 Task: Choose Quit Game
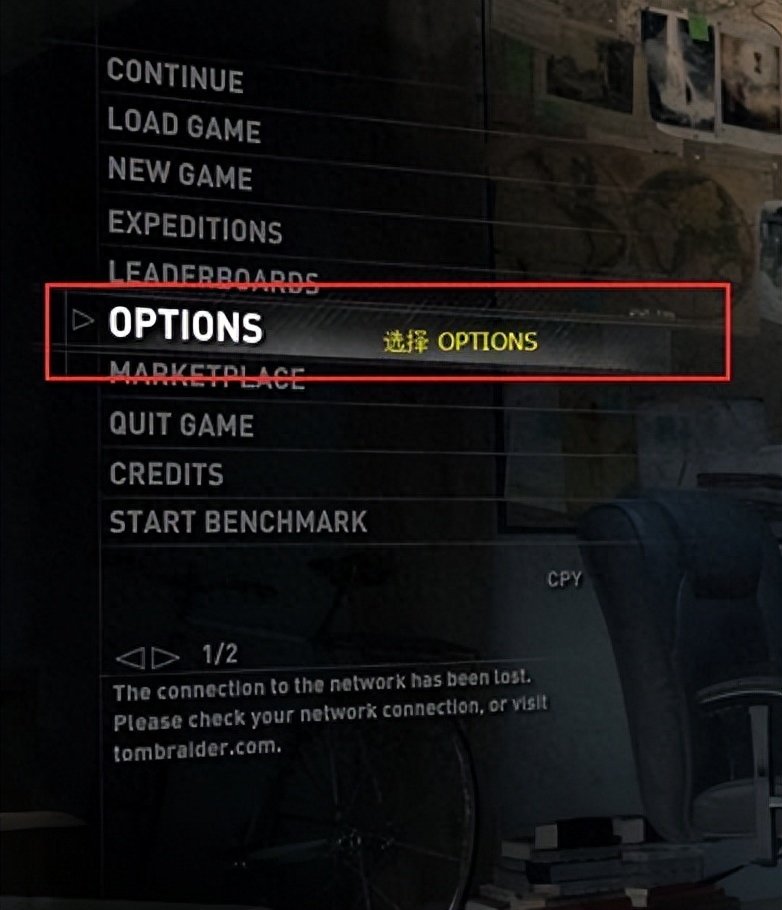point(182,424)
